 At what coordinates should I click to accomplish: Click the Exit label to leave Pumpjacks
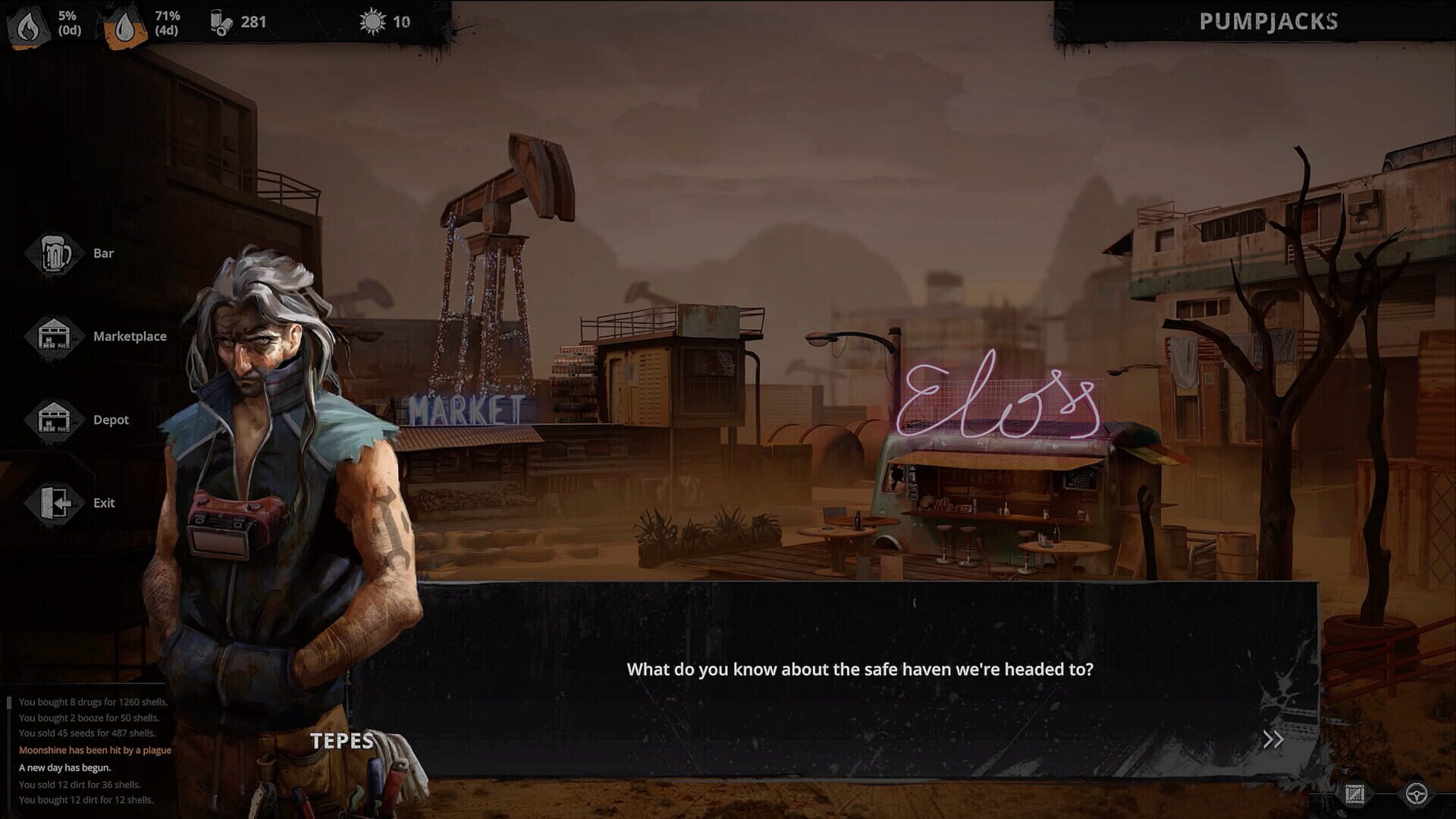104,503
